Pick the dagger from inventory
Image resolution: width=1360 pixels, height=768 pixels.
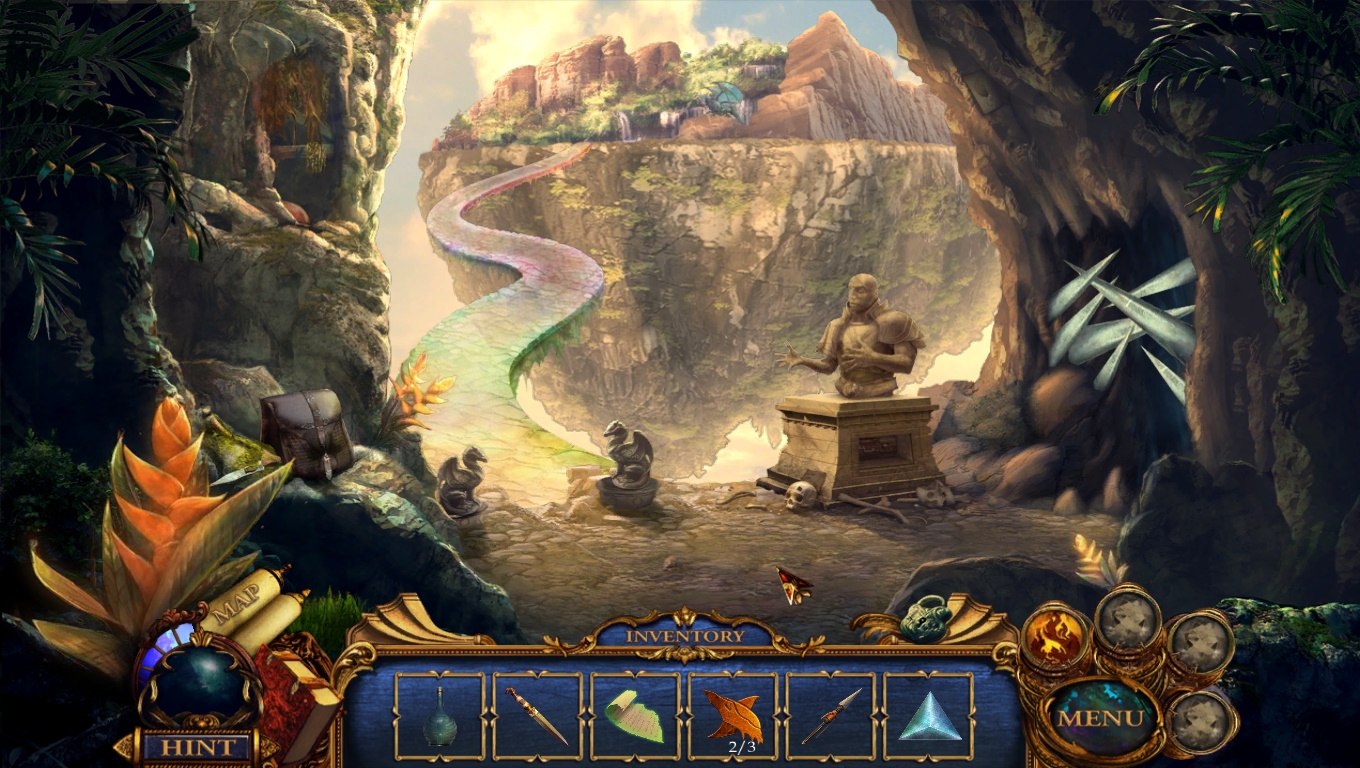(537, 716)
